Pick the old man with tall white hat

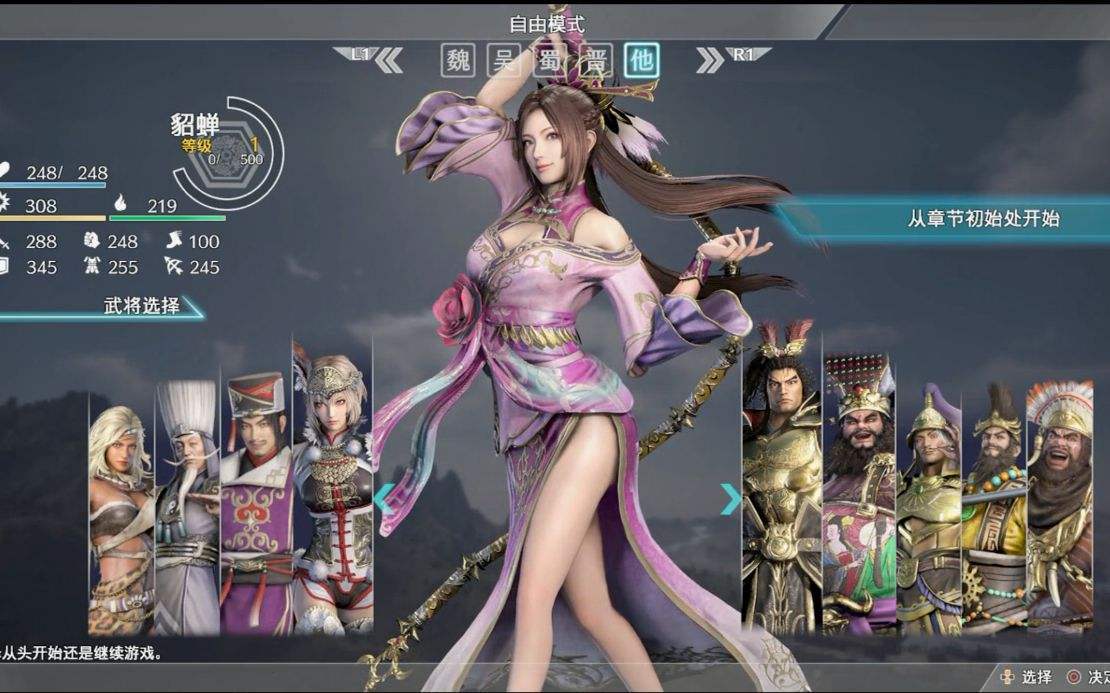[187, 500]
